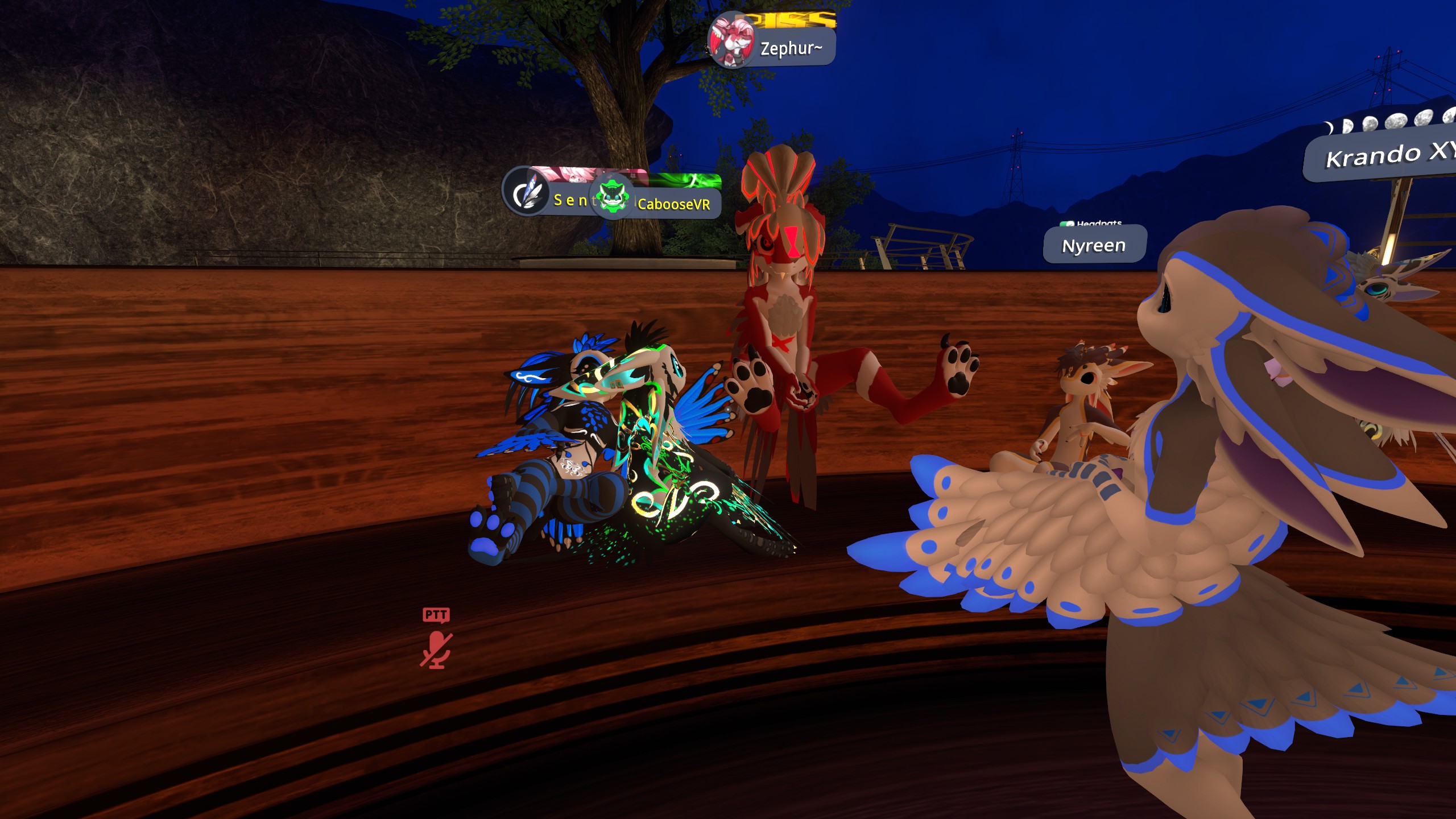Select CabooseVR's nameplate
The image size is (1456, 819).
[673, 204]
